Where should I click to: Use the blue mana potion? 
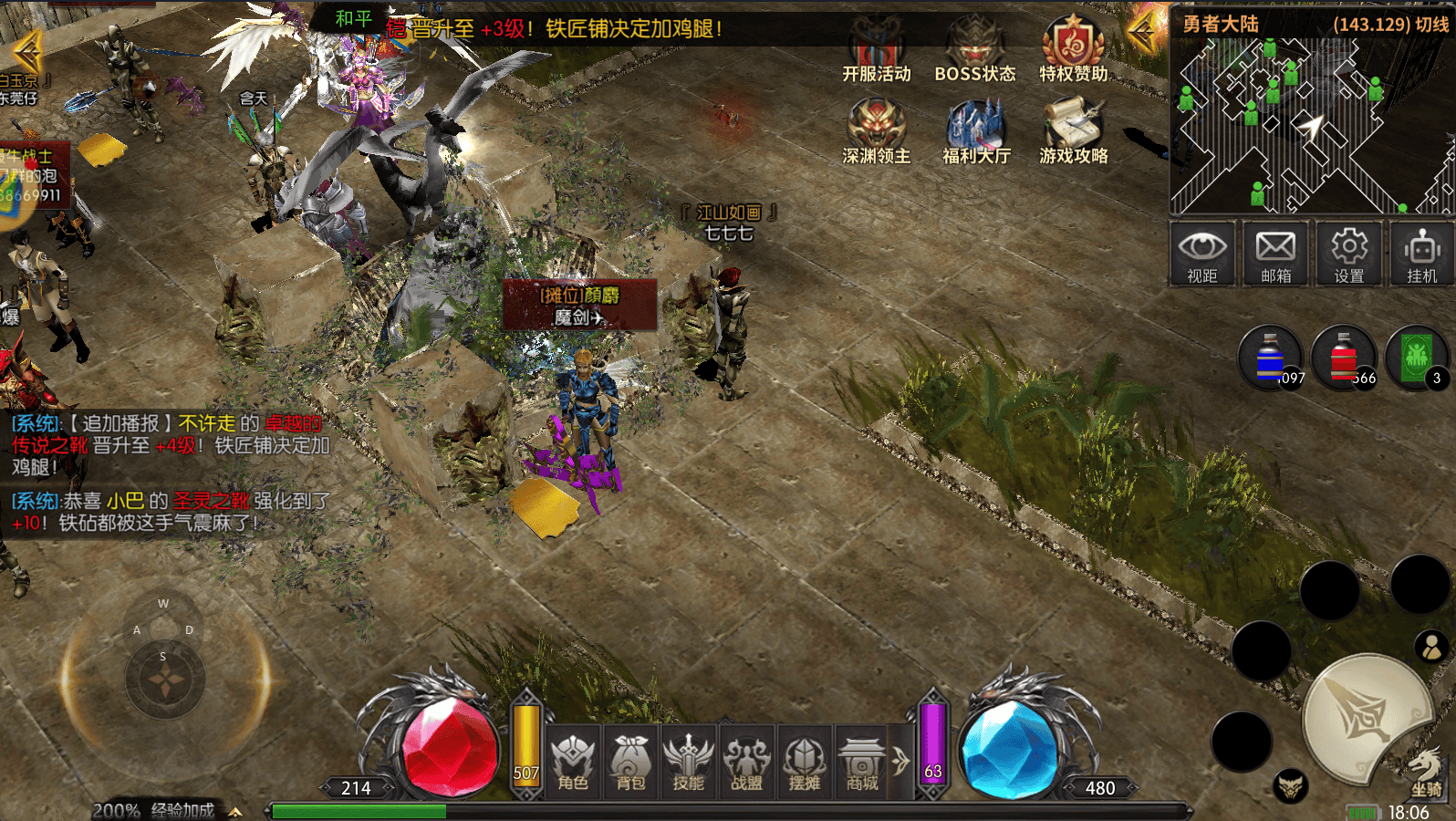click(1270, 358)
